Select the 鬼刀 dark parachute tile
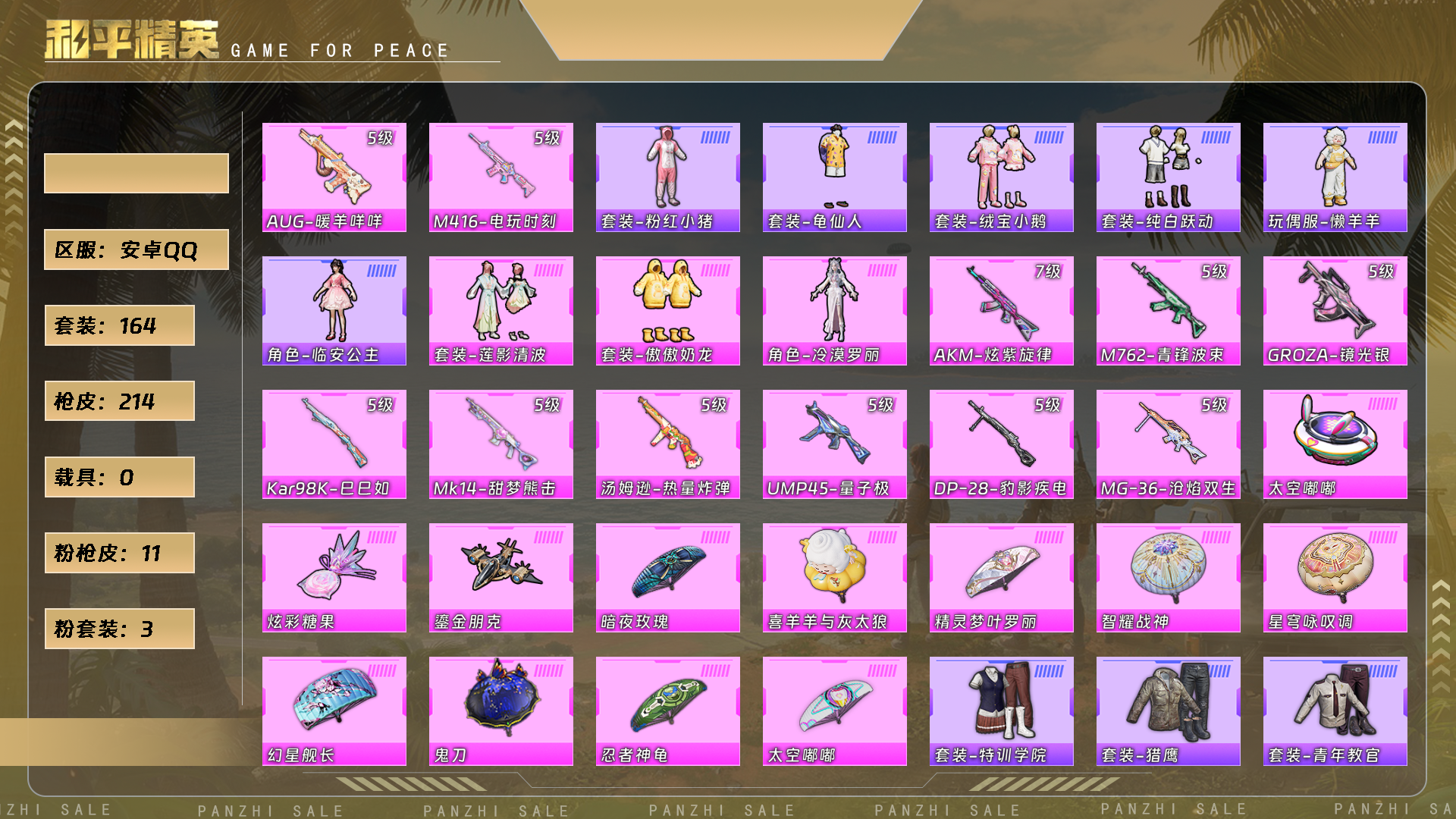The width and height of the screenshot is (1456, 819). (500, 711)
